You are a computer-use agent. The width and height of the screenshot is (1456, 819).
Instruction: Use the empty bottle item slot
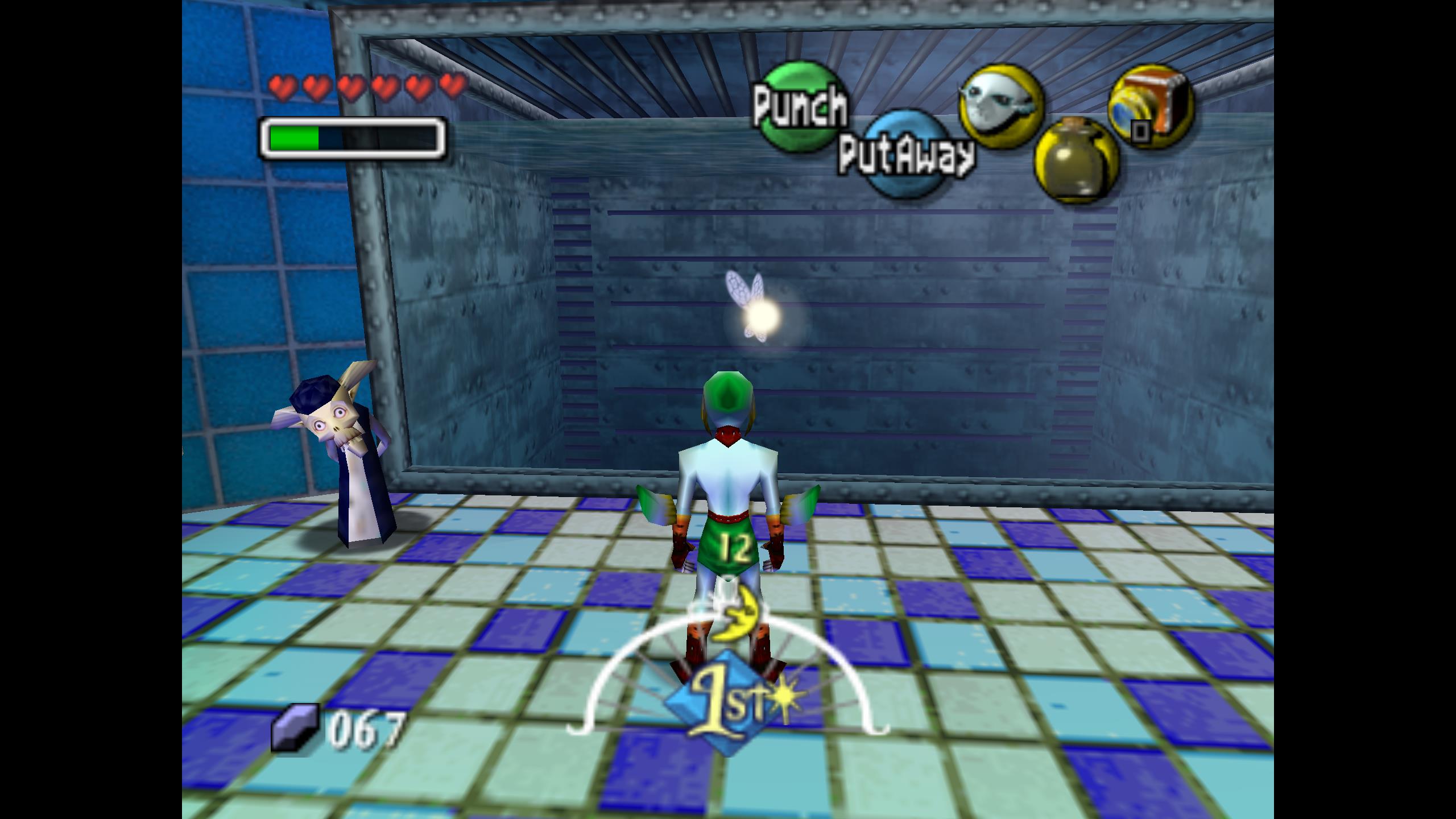(x=1077, y=160)
